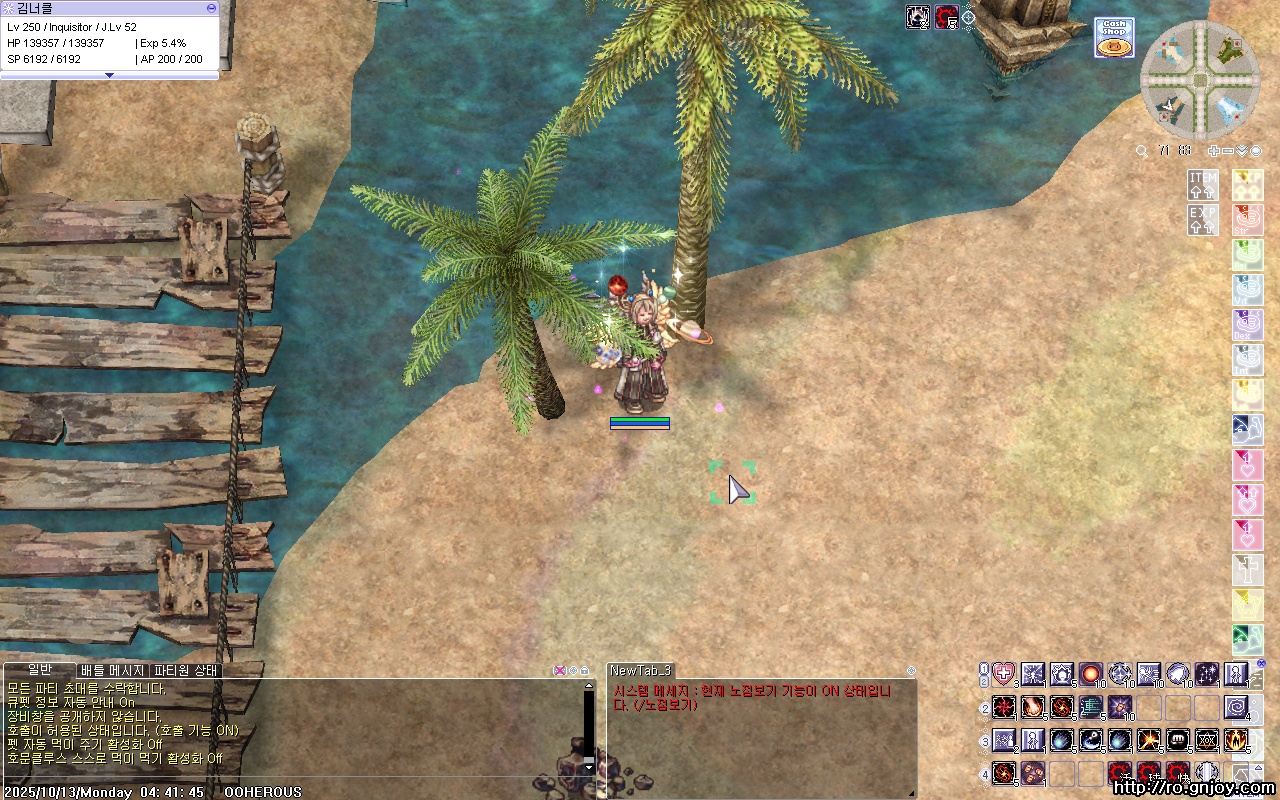Click the circular town minimap
The height and width of the screenshot is (800, 1280).
1199,79
